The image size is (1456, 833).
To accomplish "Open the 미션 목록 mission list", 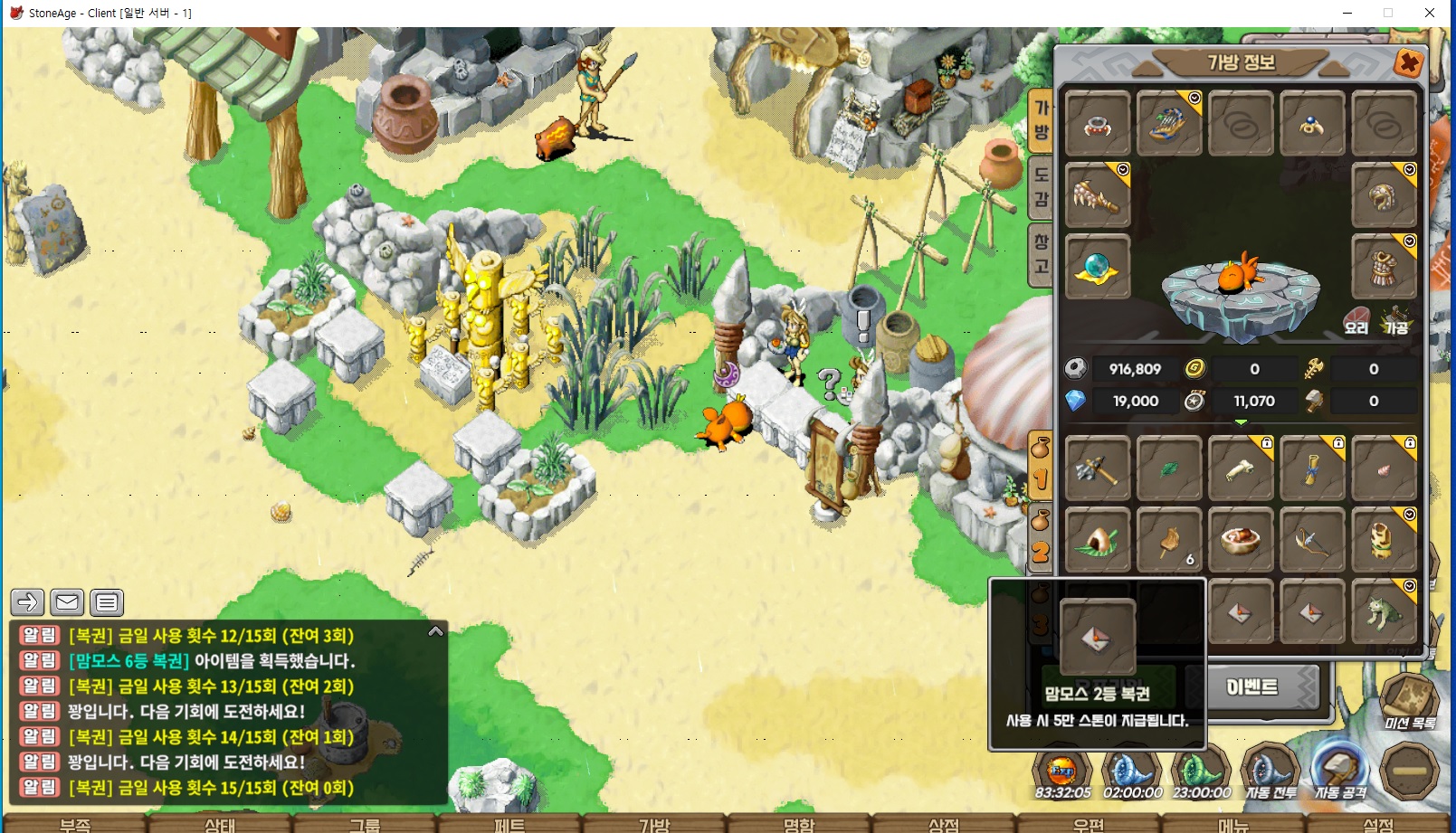I will pyautogui.click(x=1409, y=702).
